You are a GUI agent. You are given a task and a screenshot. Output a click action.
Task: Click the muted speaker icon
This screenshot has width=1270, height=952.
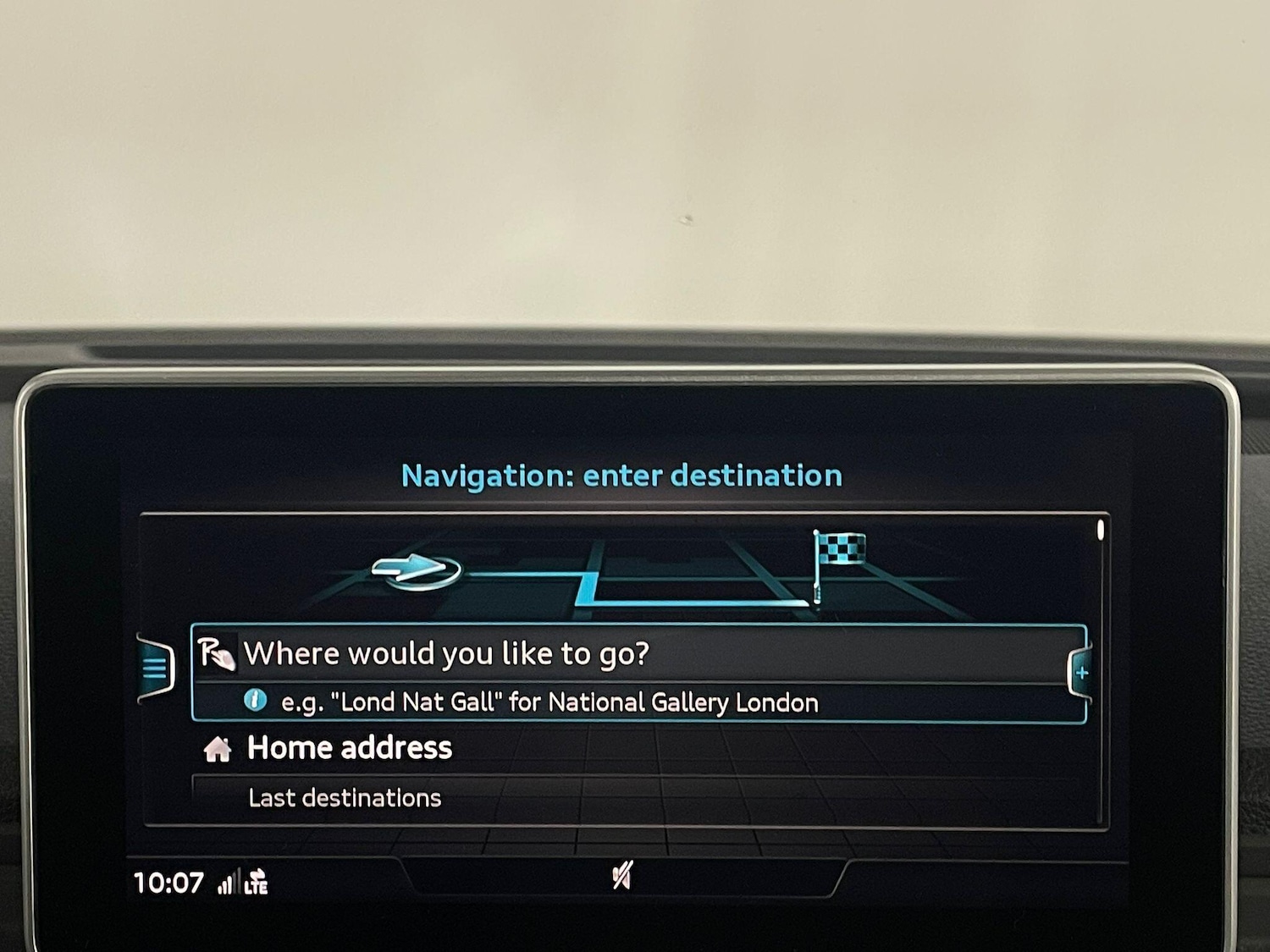pyautogui.click(x=622, y=876)
